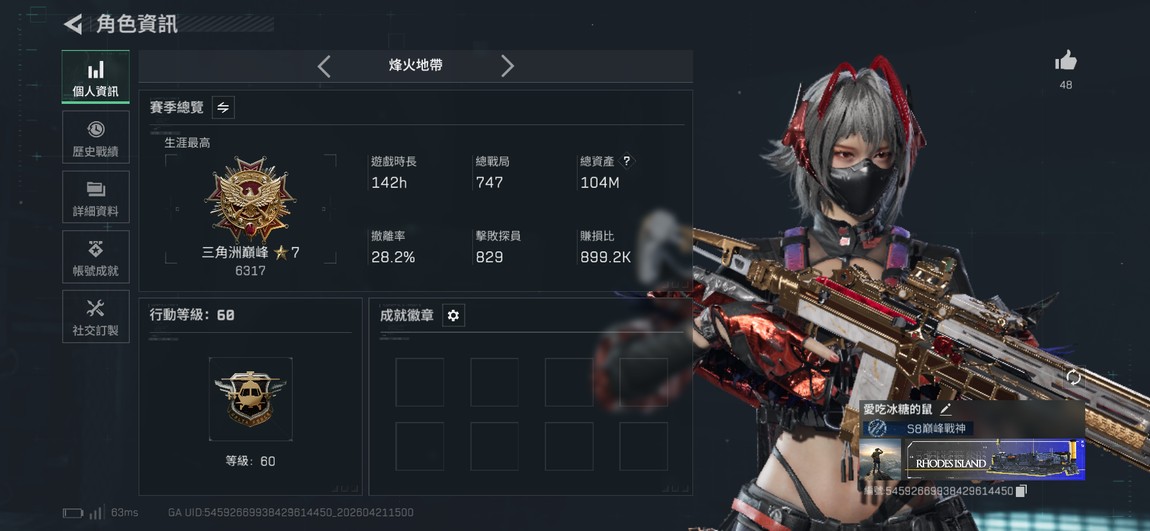
Task: Switch to the 詳細資料 tab
Action: pyautogui.click(x=96, y=197)
